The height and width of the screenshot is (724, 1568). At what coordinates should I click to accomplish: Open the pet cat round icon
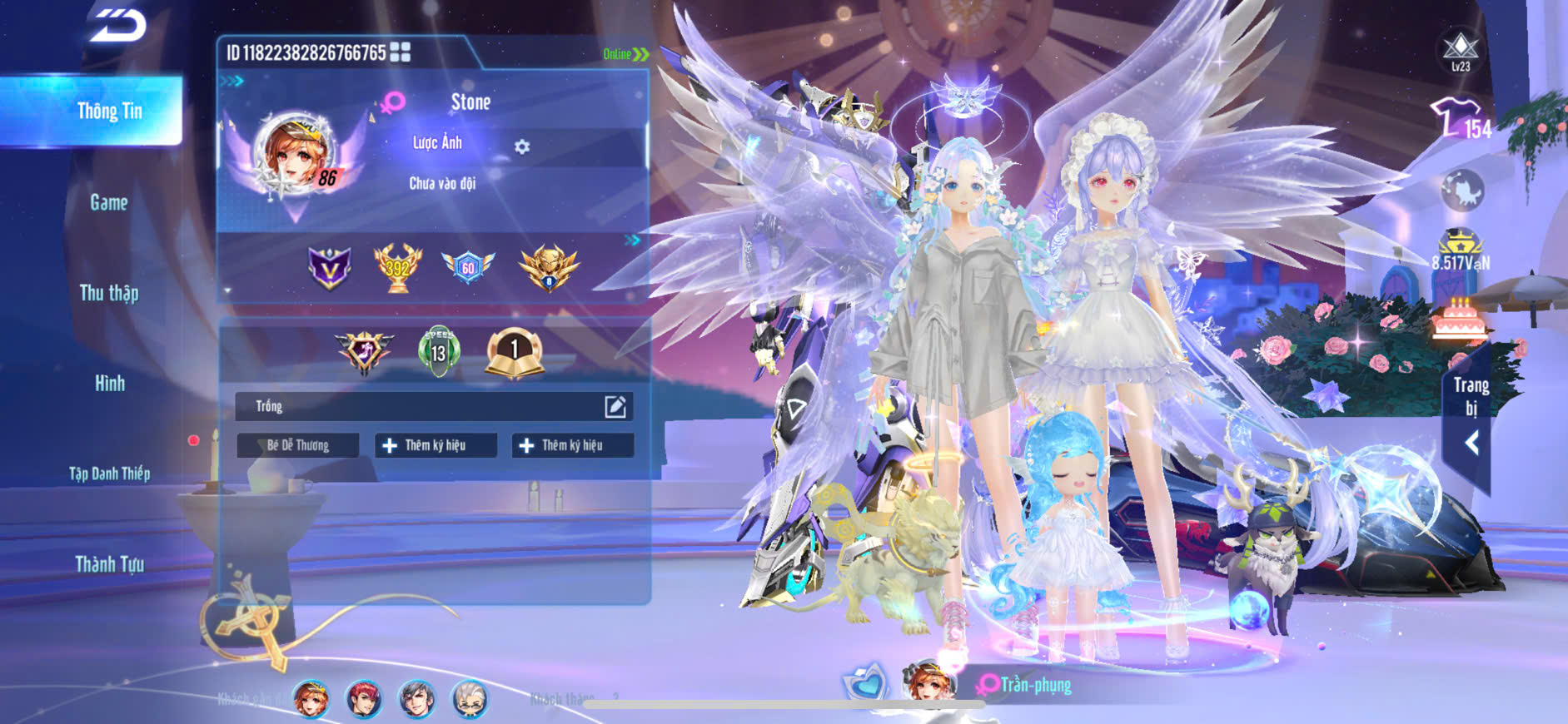(1462, 191)
